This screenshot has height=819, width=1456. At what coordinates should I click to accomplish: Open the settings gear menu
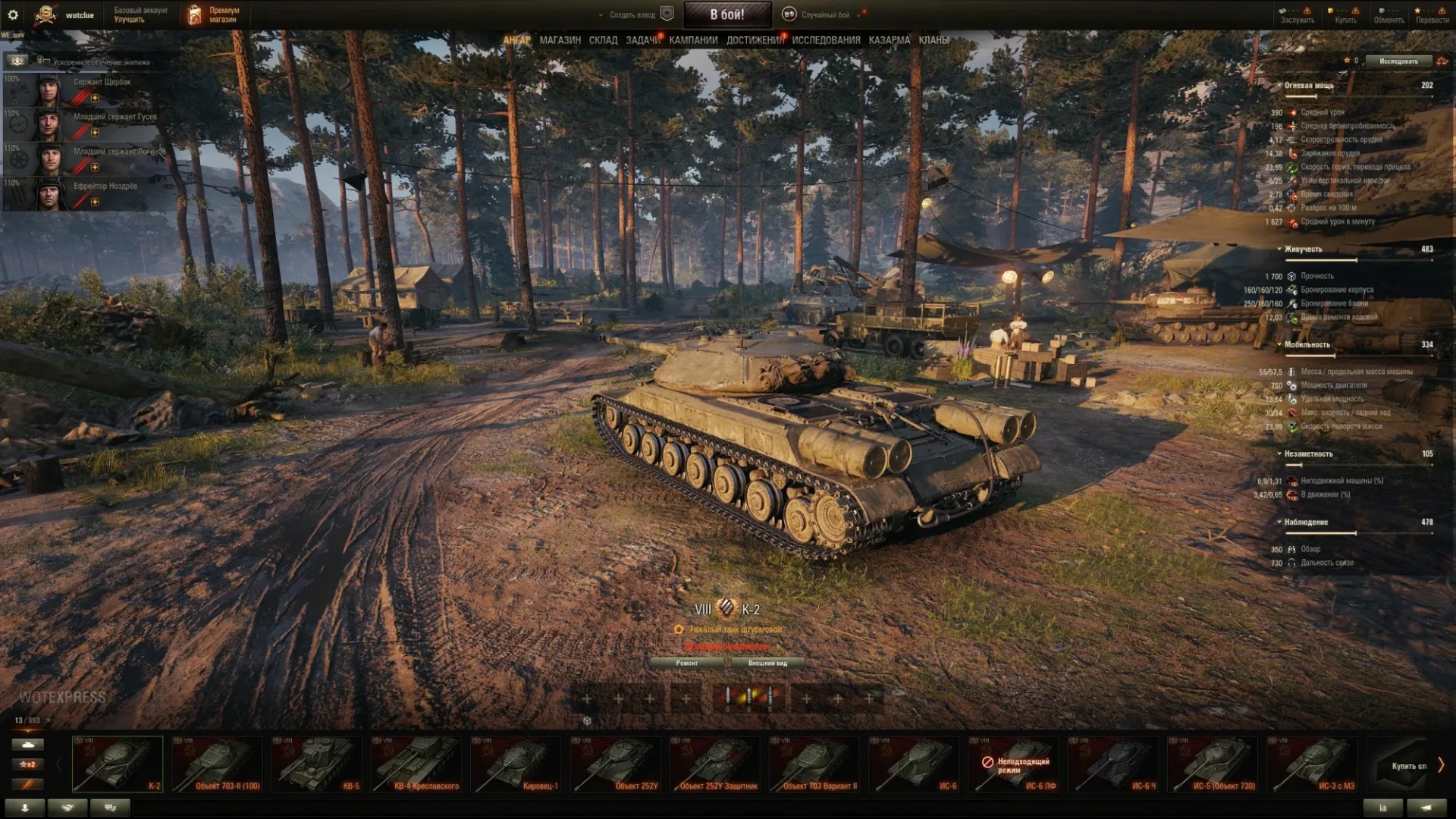[13, 14]
